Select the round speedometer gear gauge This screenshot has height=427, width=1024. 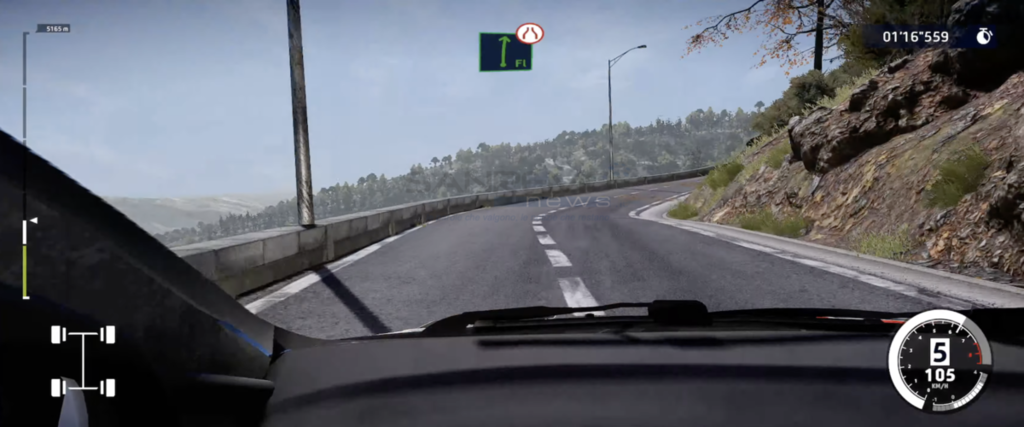pyautogui.click(x=939, y=360)
